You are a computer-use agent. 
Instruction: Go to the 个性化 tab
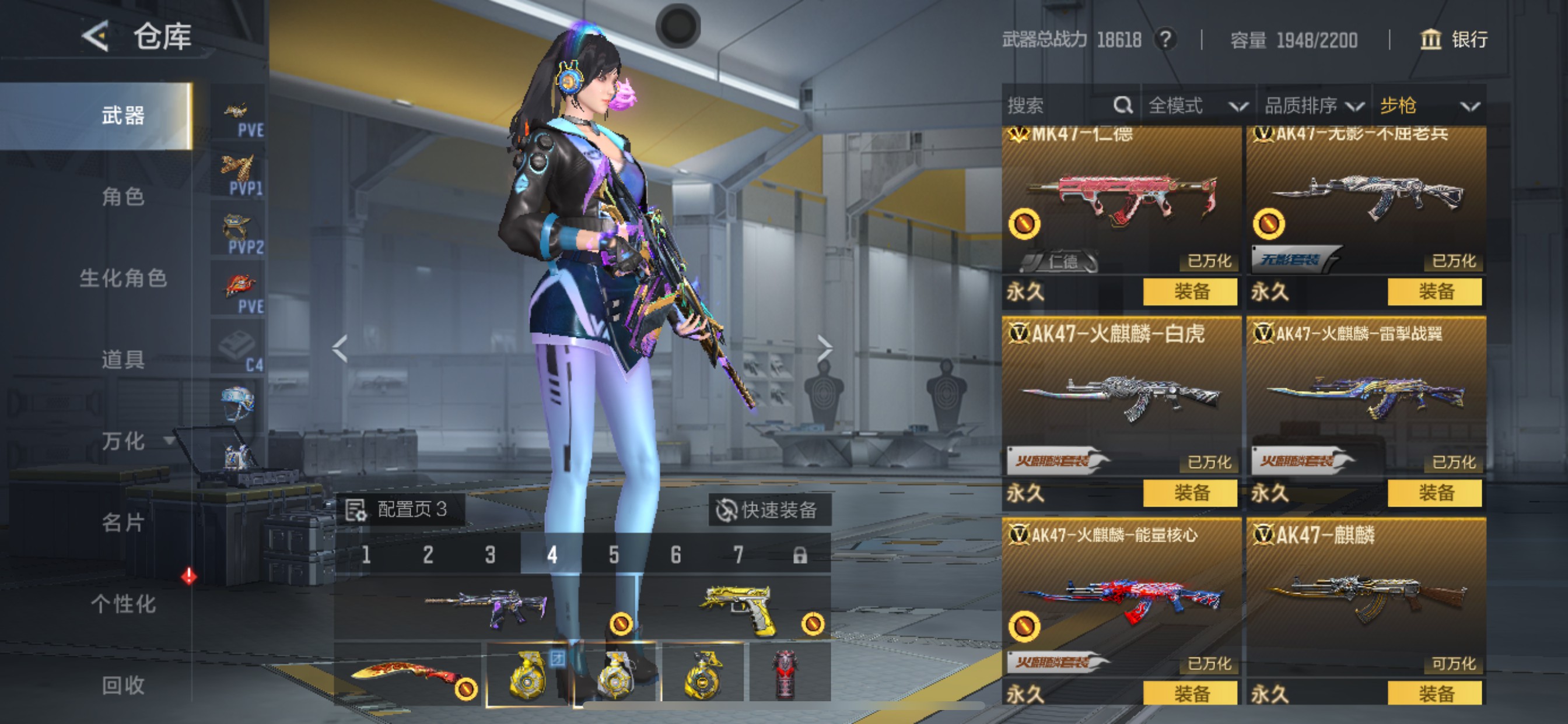[123, 604]
